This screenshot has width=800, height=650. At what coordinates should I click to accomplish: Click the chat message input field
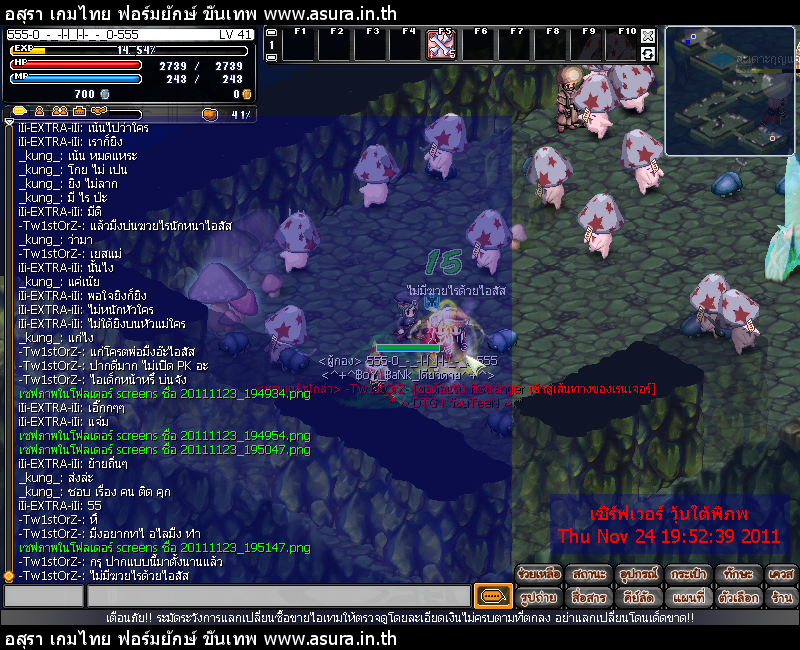pyautogui.click(x=278, y=596)
